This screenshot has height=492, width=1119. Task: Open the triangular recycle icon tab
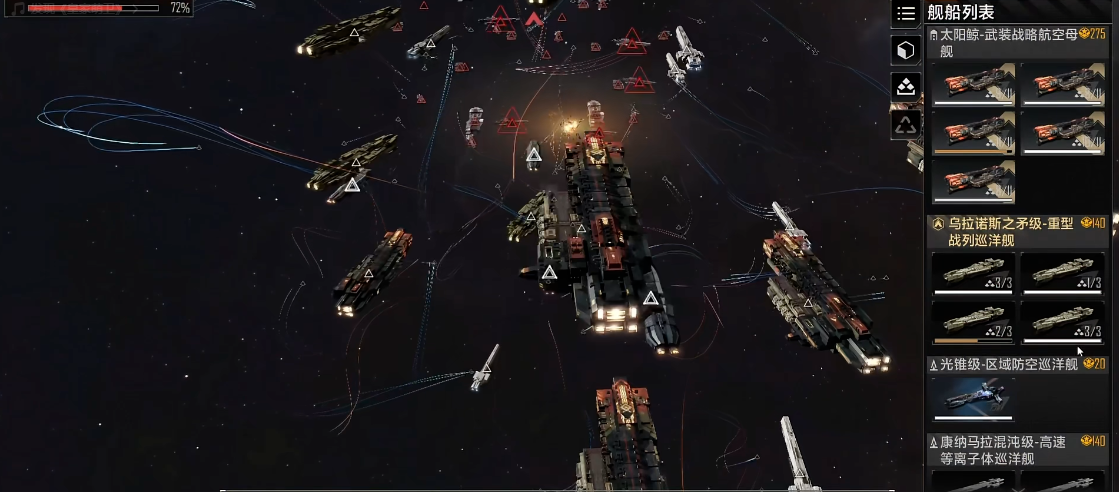point(905,124)
